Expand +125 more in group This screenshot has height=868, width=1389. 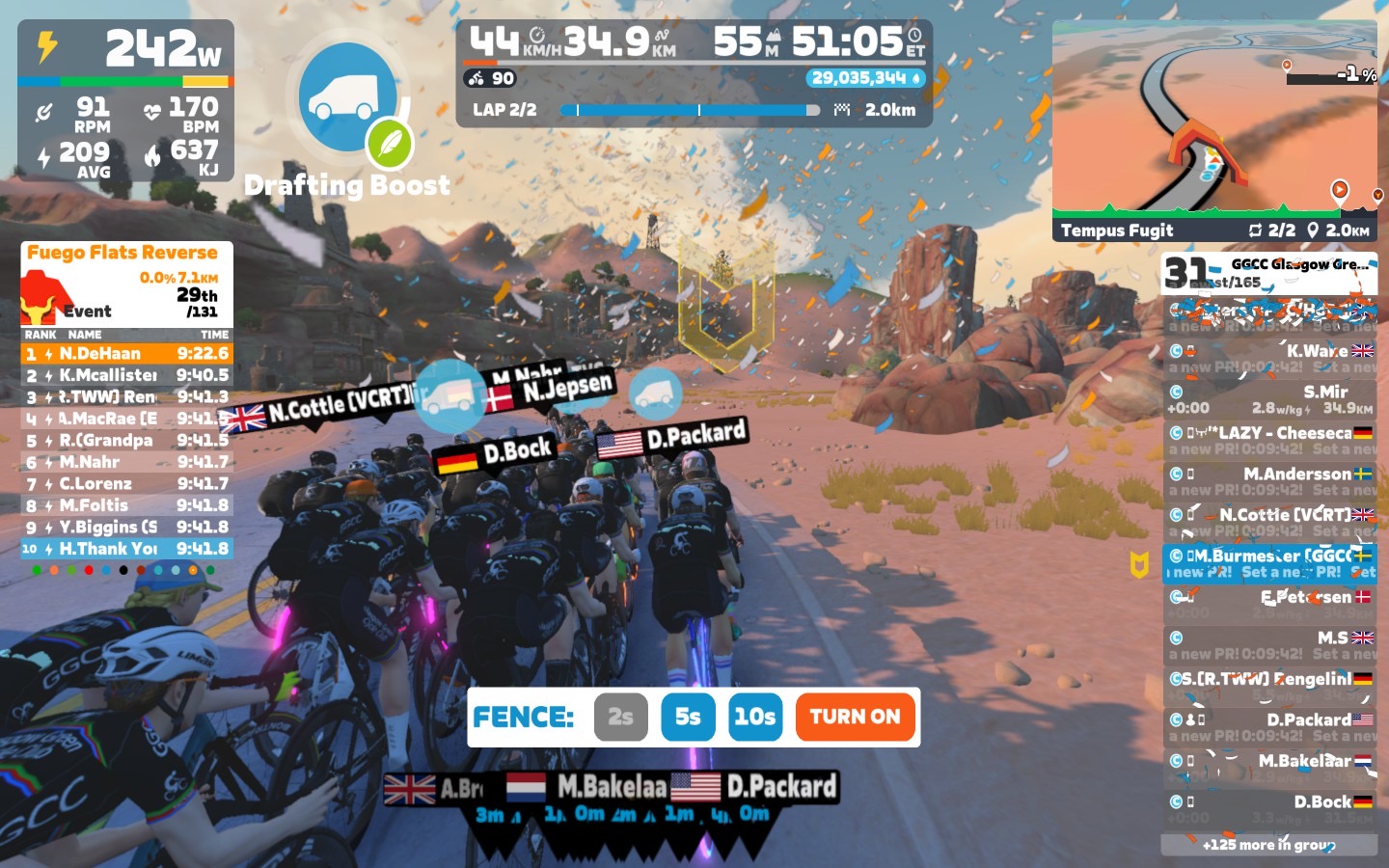click(1268, 845)
